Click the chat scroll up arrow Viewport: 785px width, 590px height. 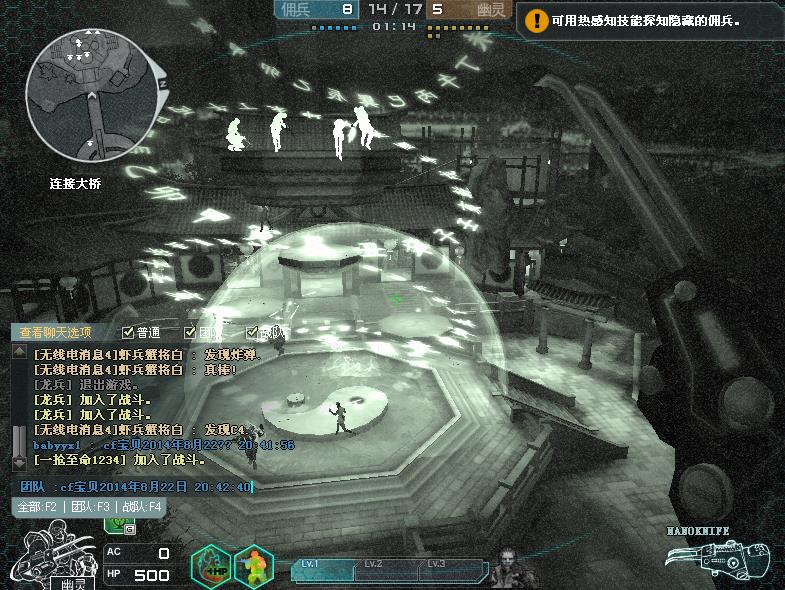(x=19, y=352)
